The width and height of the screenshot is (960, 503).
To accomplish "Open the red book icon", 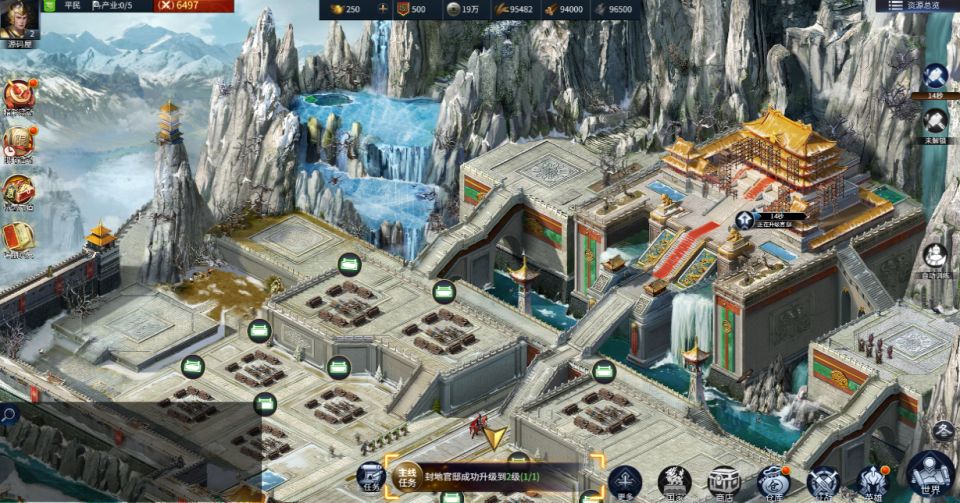I will click(x=17, y=237).
